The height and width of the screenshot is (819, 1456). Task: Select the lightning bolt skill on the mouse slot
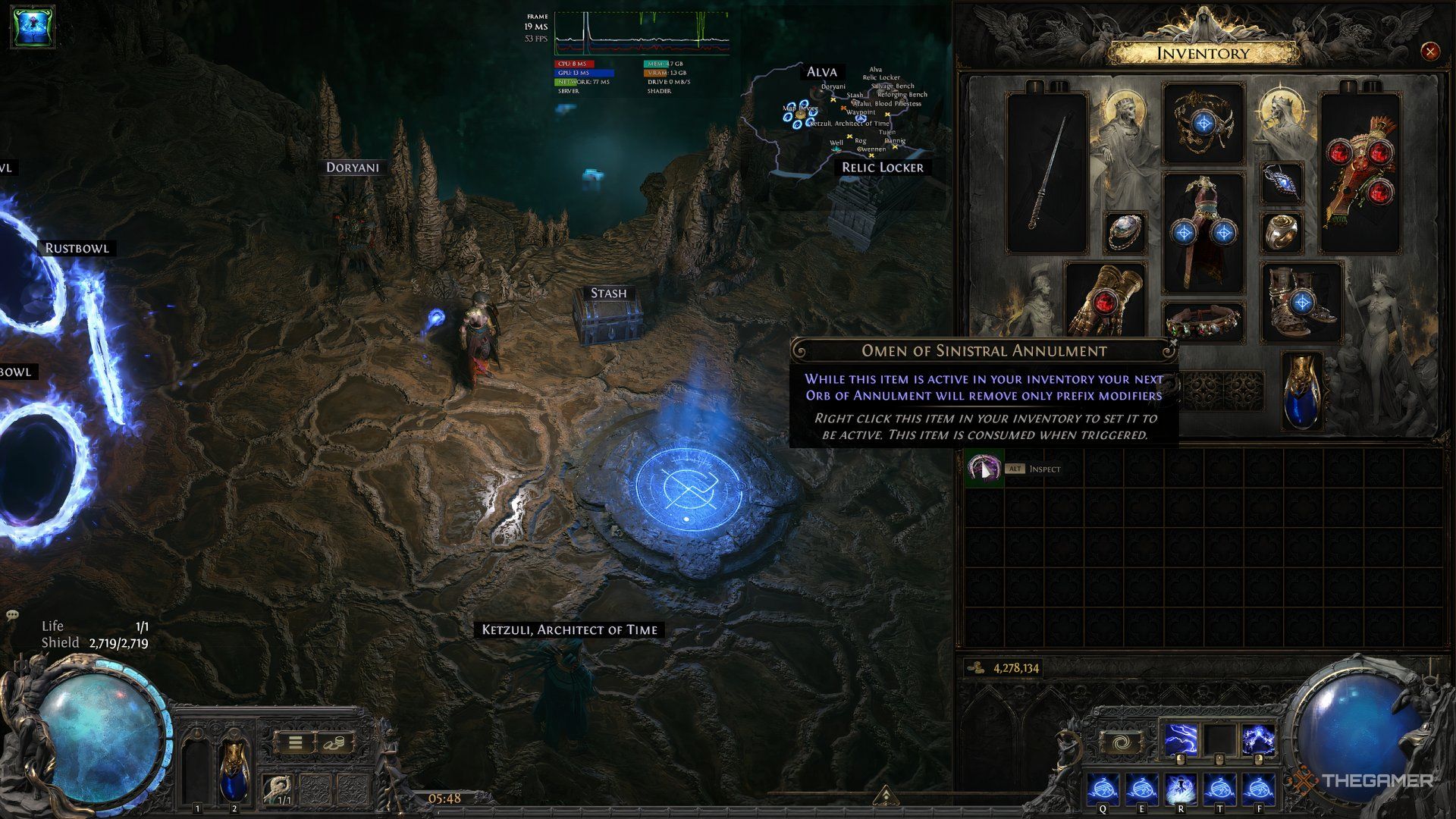(1180, 739)
